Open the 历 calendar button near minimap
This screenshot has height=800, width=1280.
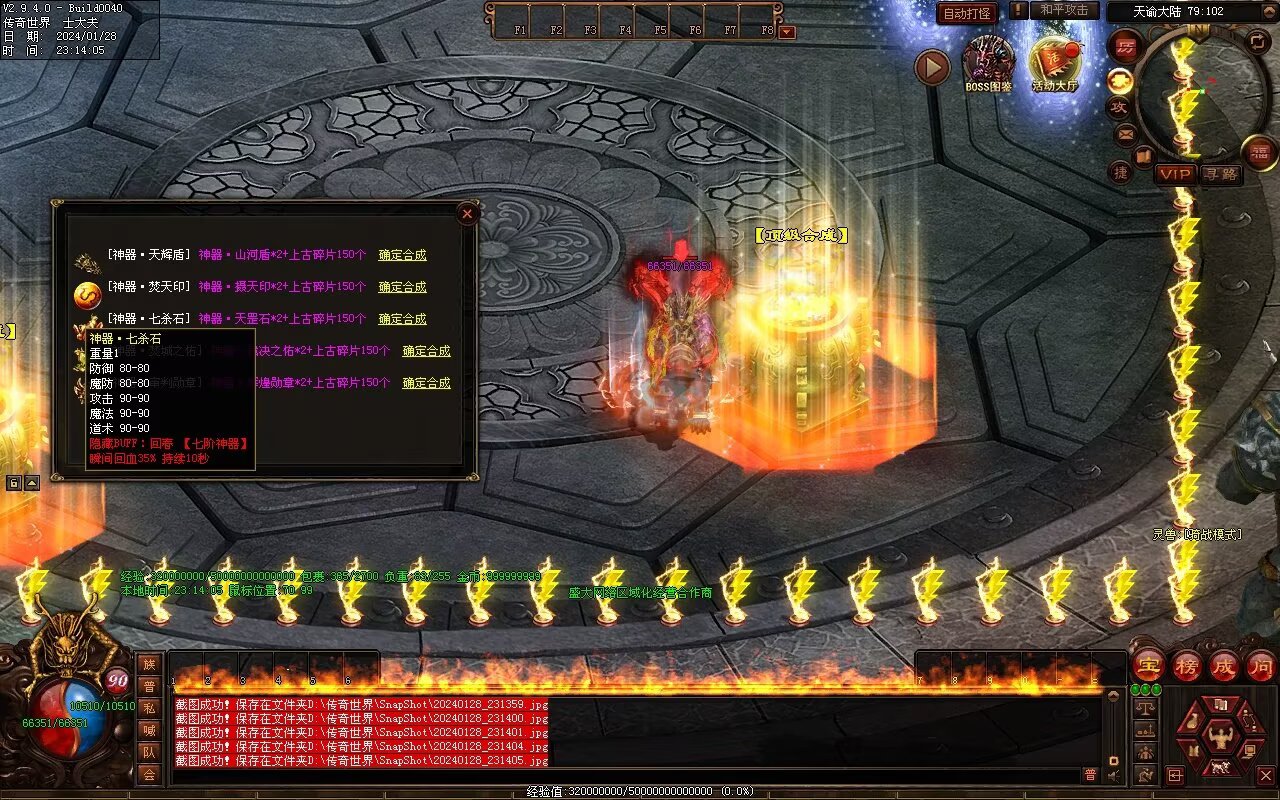point(1125,46)
